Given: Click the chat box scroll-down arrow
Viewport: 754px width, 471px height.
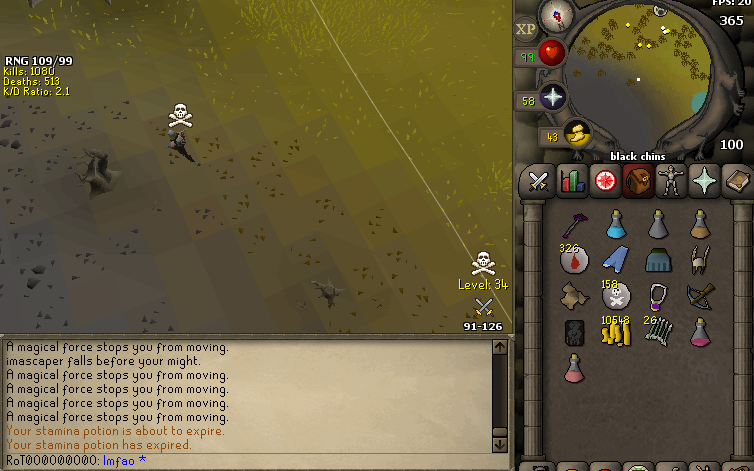Looking at the screenshot, I should point(500,442).
